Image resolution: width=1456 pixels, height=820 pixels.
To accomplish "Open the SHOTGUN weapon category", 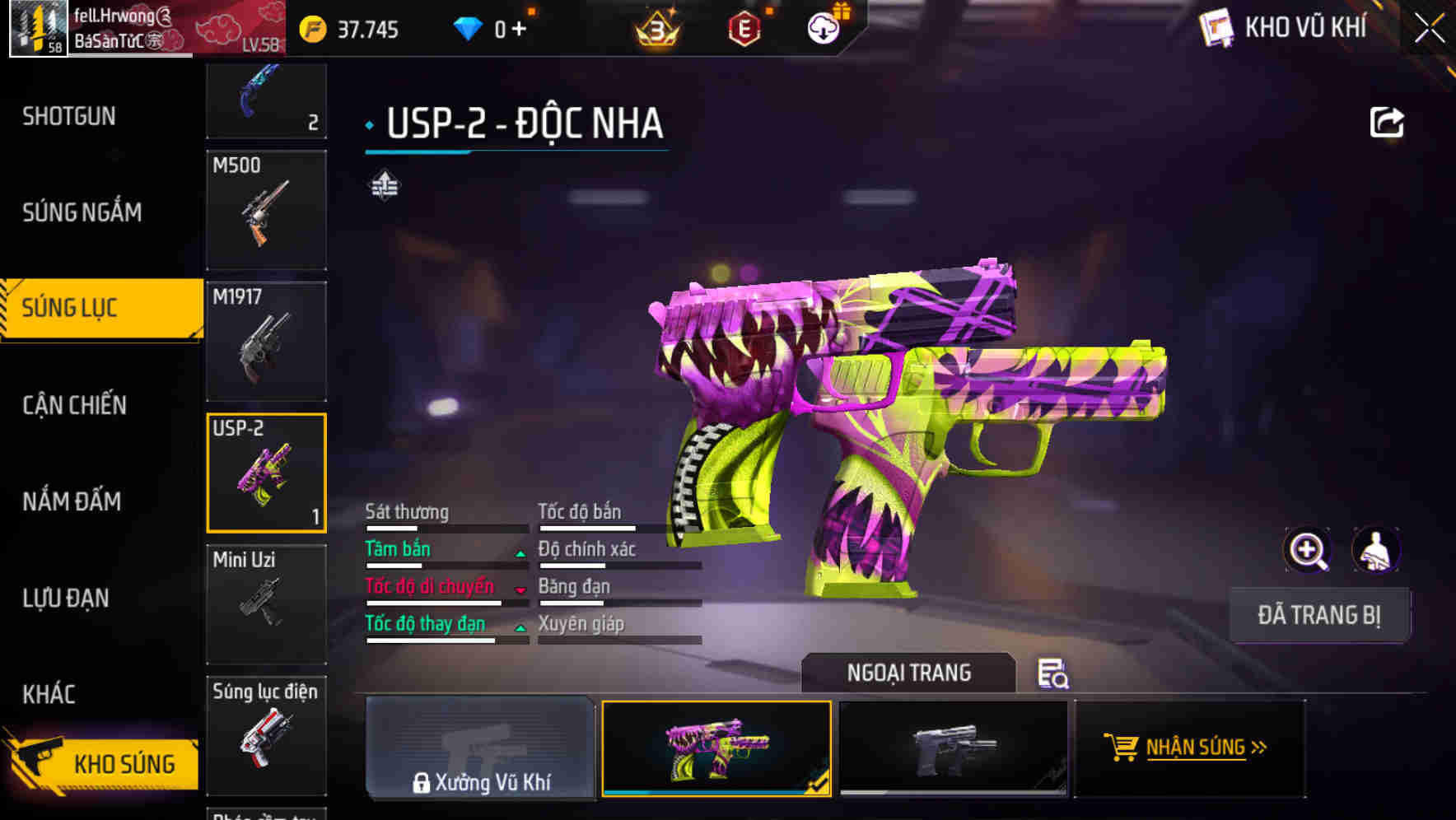I will (x=69, y=116).
